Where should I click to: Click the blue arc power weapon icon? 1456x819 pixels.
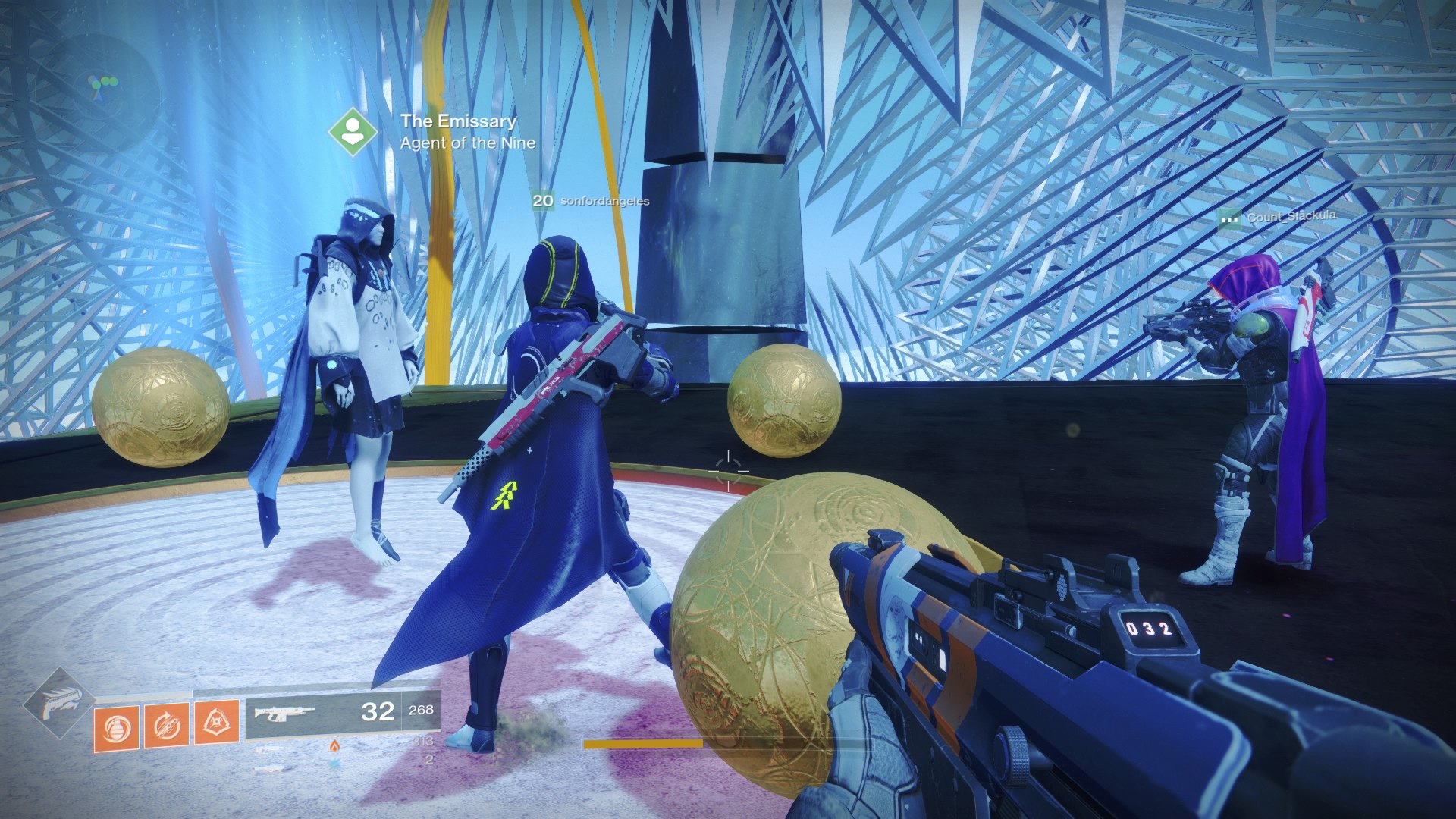(x=334, y=764)
